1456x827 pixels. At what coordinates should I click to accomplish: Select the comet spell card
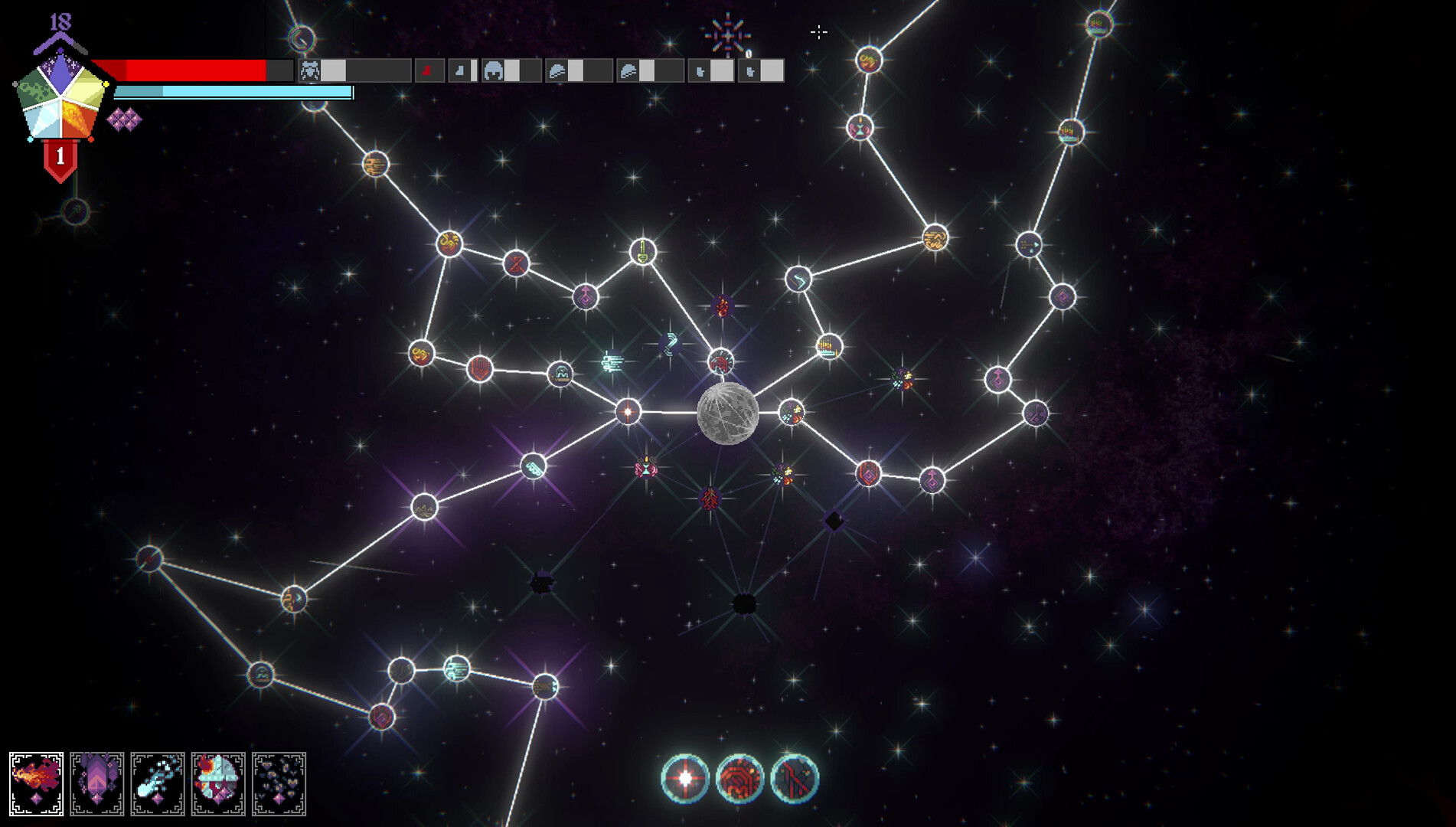(x=158, y=783)
